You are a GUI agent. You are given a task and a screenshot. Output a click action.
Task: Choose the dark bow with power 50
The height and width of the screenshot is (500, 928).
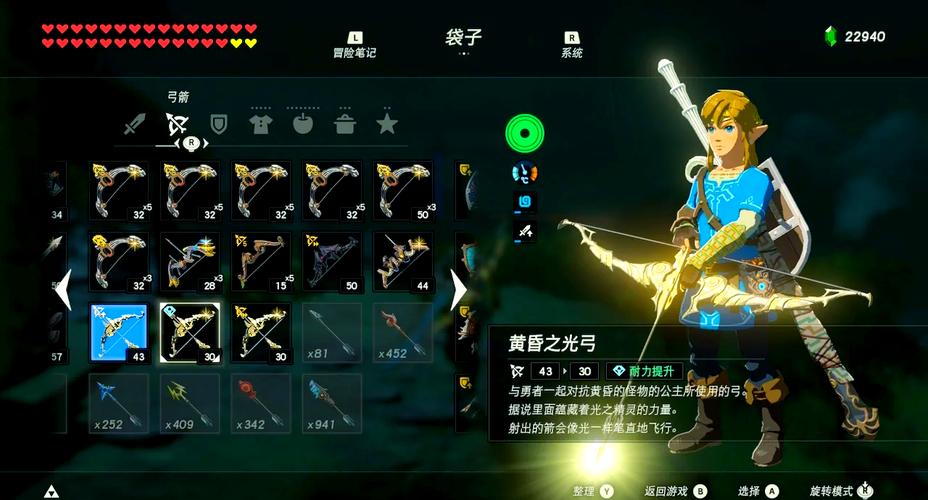tap(333, 262)
